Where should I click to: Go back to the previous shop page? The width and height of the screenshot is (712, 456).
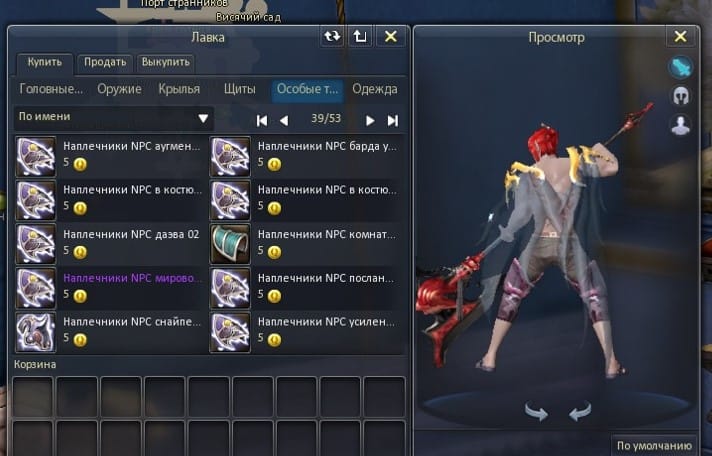click(x=284, y=120)
